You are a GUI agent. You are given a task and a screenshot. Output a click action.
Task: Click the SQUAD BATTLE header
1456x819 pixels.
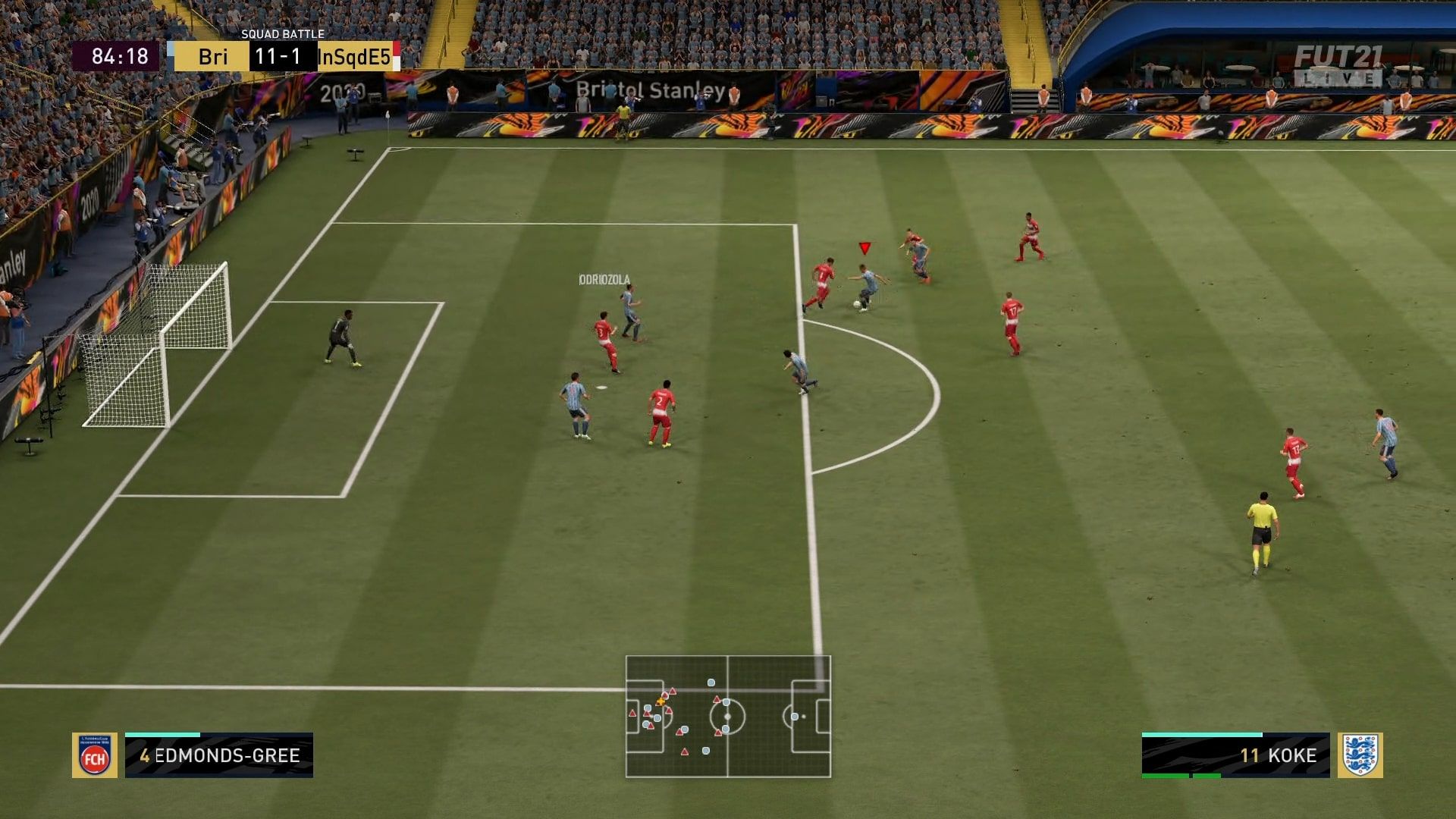(x=282, y=33)
